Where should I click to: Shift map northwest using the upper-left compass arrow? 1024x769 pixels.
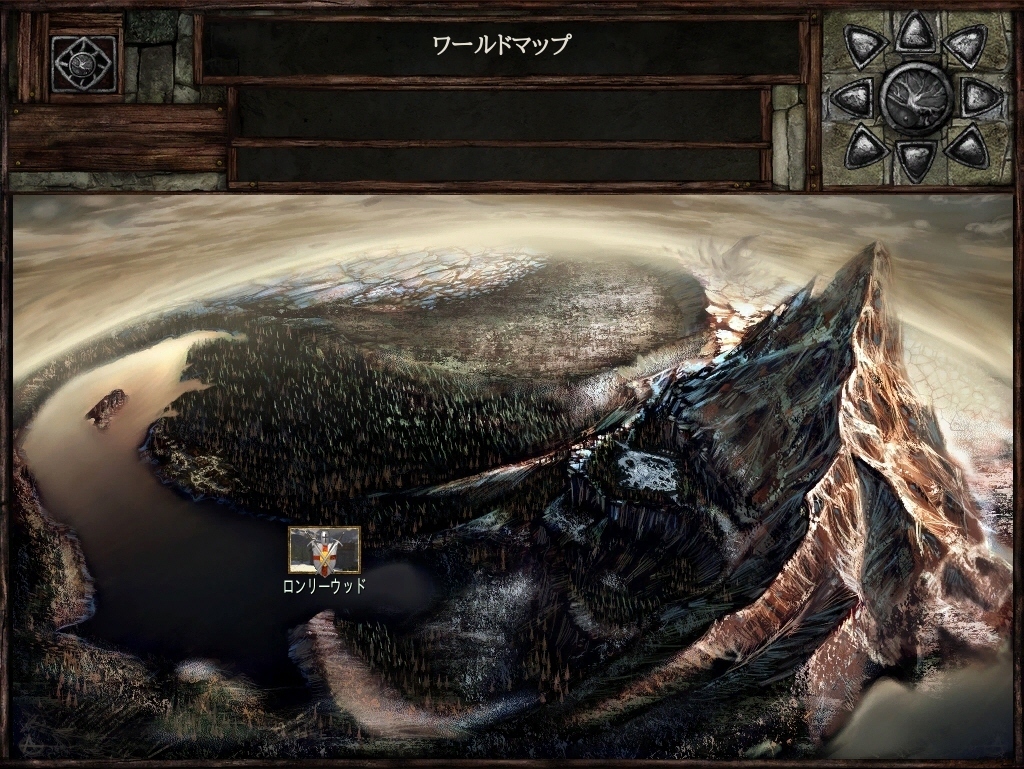(x=866, y=45)
